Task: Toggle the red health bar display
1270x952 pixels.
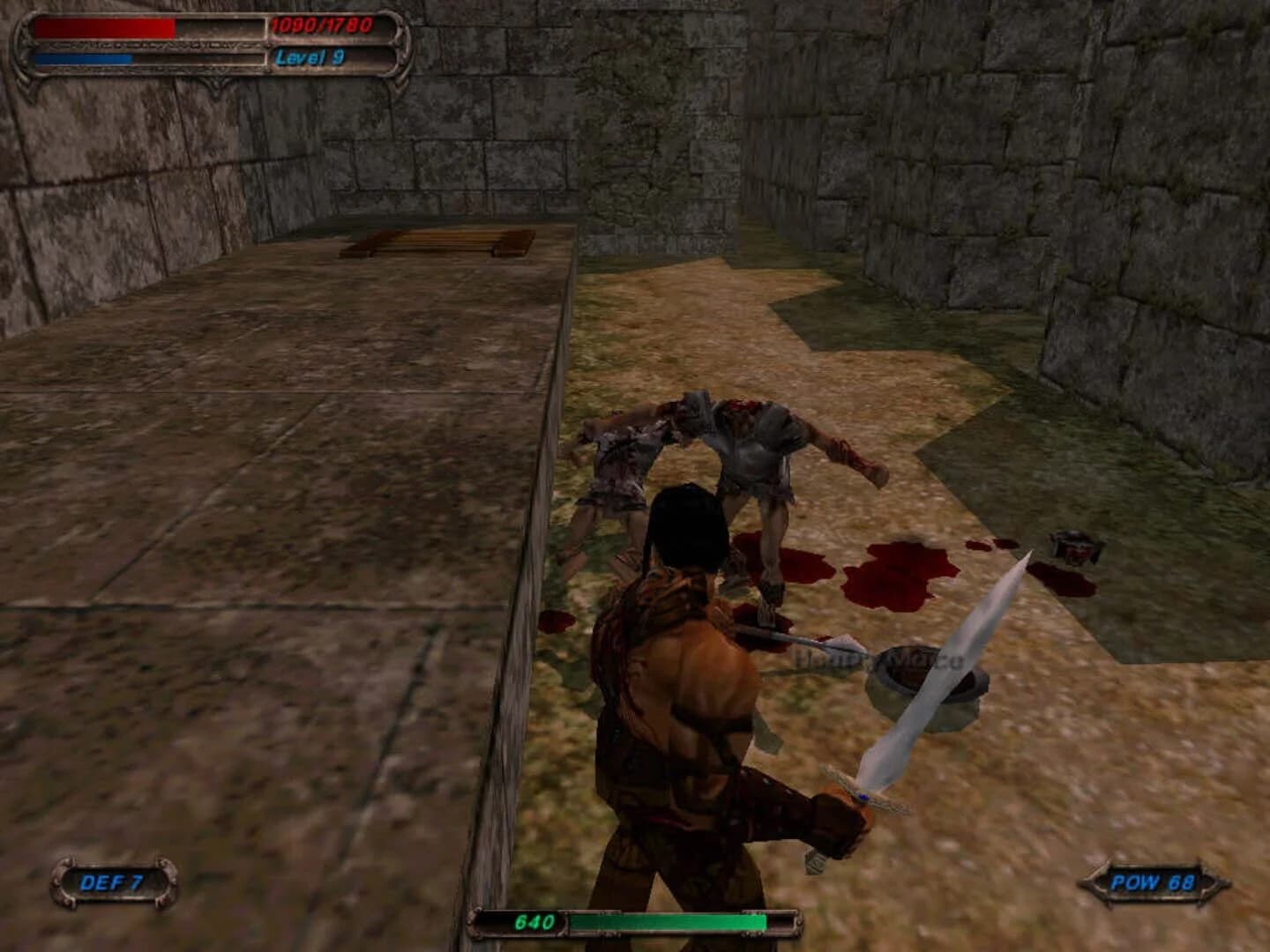Action: (x=106, y=28)
